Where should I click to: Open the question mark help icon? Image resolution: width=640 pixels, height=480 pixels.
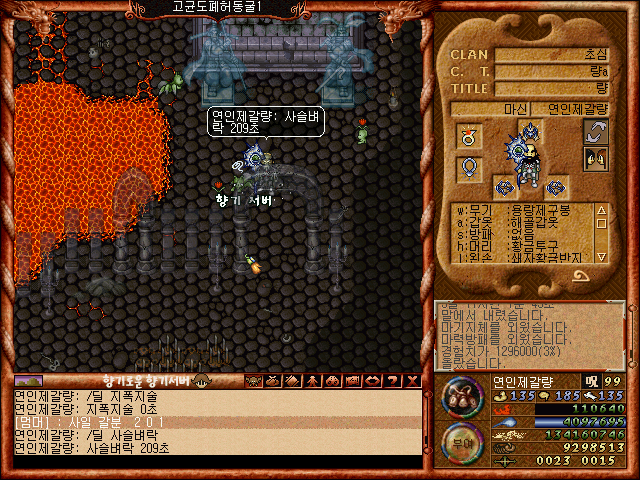click(x=391, y=381)
